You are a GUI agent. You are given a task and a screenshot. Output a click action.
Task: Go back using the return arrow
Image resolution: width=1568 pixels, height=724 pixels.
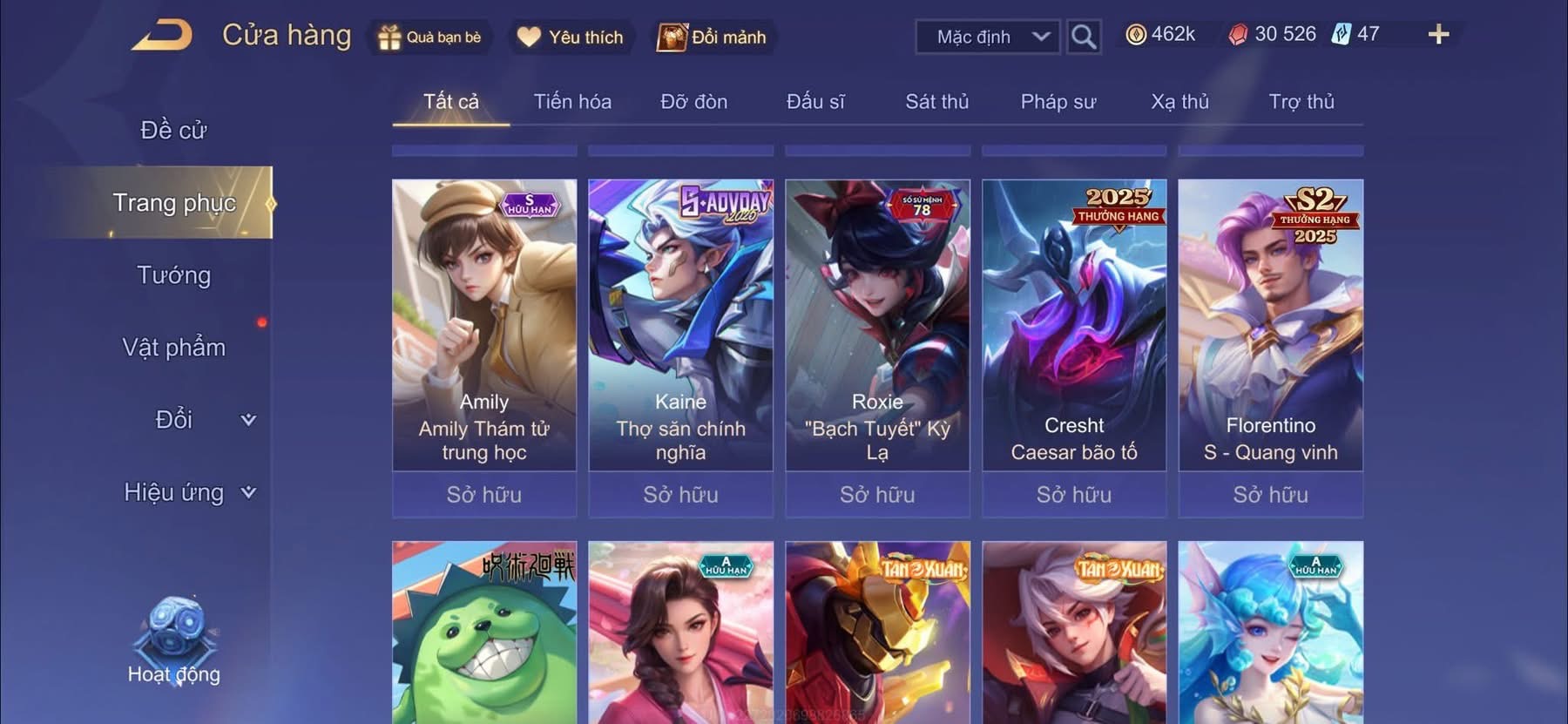pos(163,36)
